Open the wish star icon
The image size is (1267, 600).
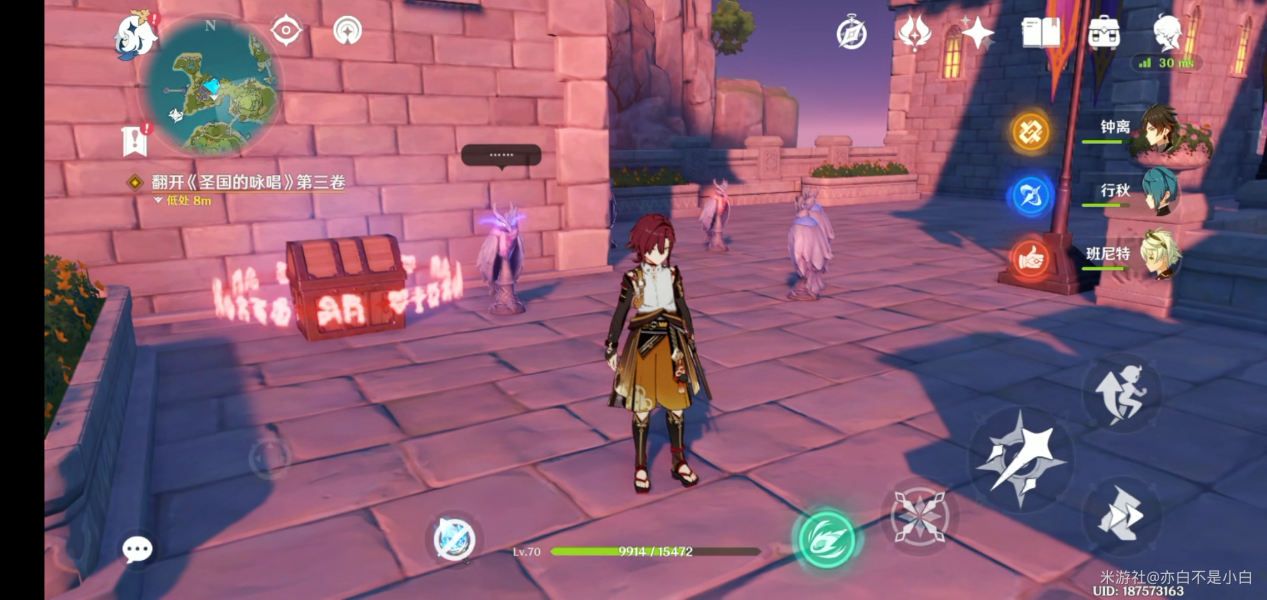(x=976, y=34)
